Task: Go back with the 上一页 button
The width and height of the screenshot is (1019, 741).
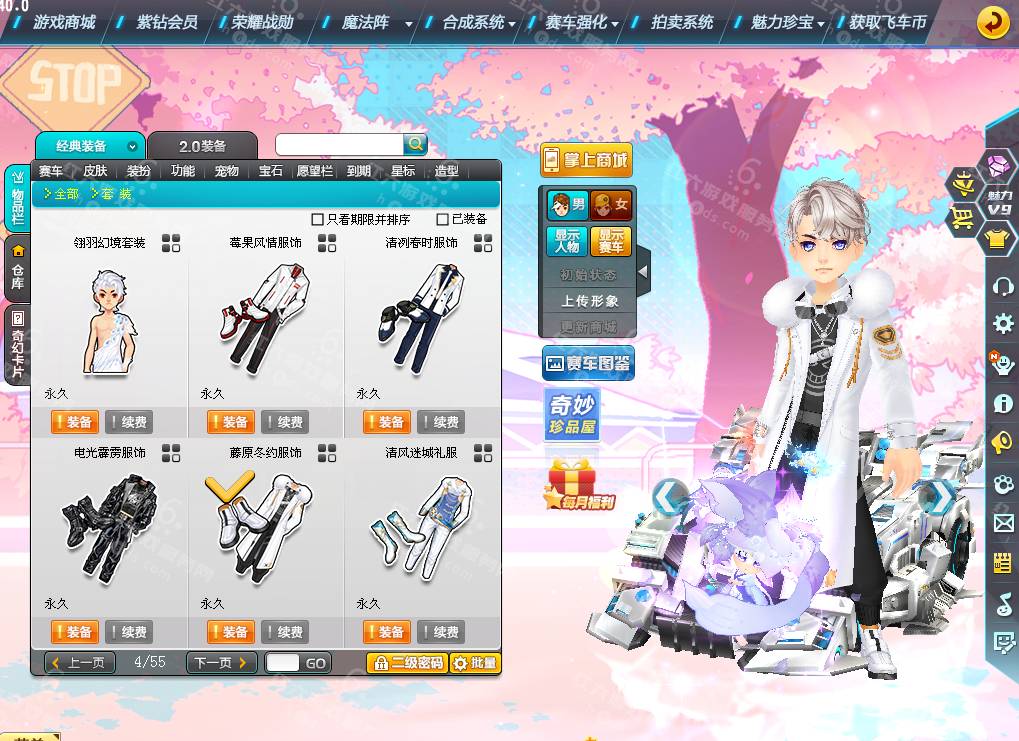Action: click(80, 662)
